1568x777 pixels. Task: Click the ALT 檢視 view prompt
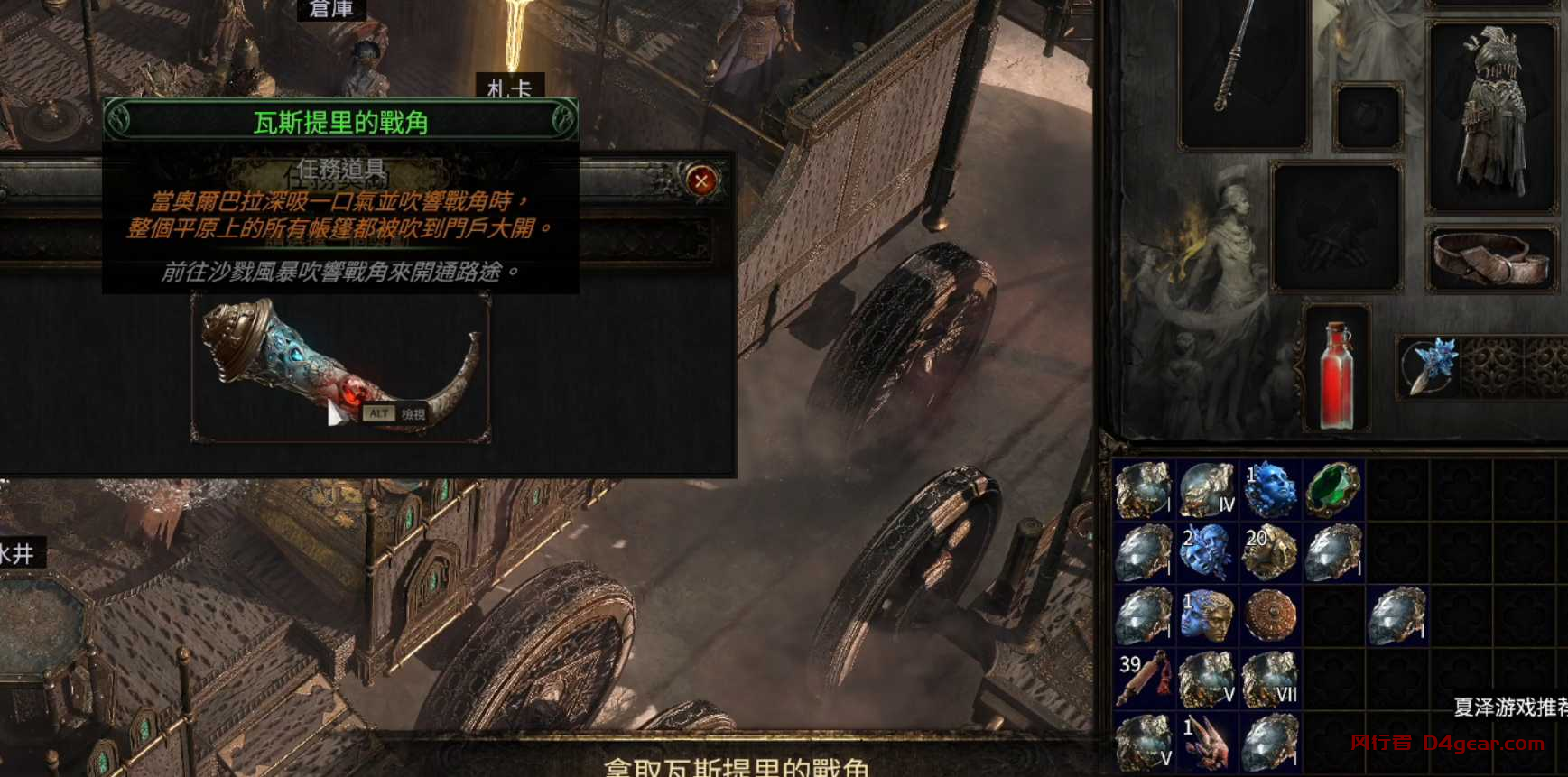pos(399,412)
